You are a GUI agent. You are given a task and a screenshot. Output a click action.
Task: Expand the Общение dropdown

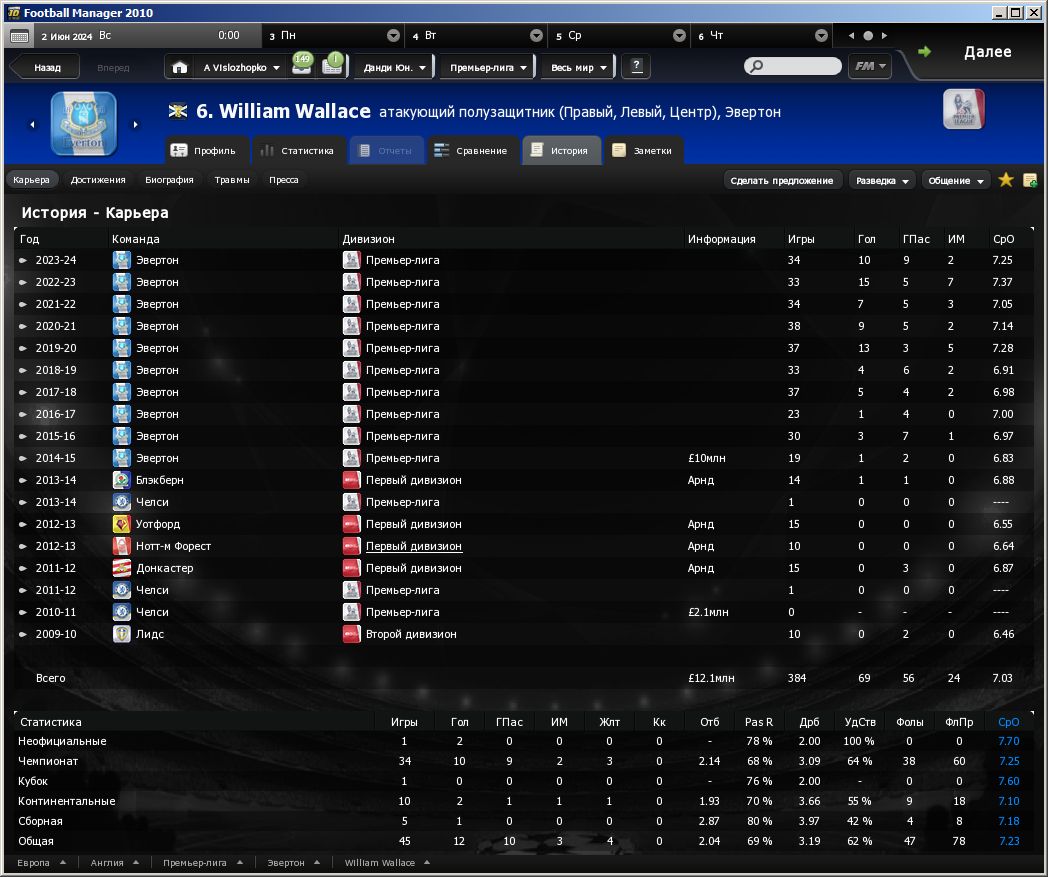tap(955, 180)
